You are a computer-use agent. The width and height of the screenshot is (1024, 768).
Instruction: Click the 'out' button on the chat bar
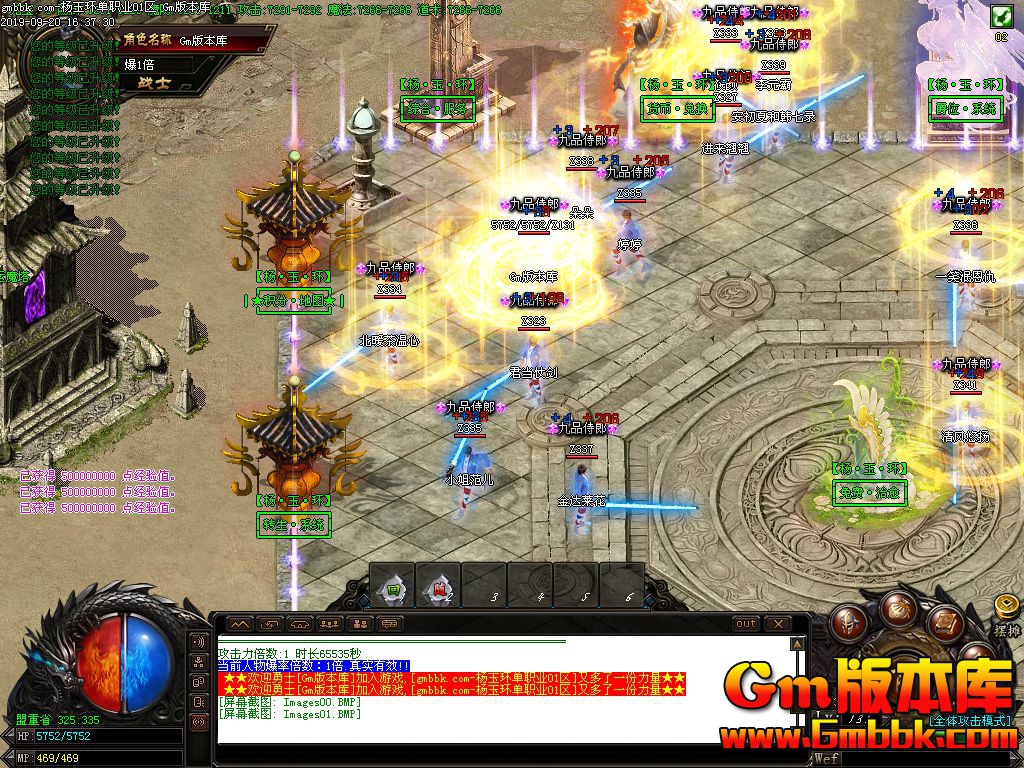(745, 624)
